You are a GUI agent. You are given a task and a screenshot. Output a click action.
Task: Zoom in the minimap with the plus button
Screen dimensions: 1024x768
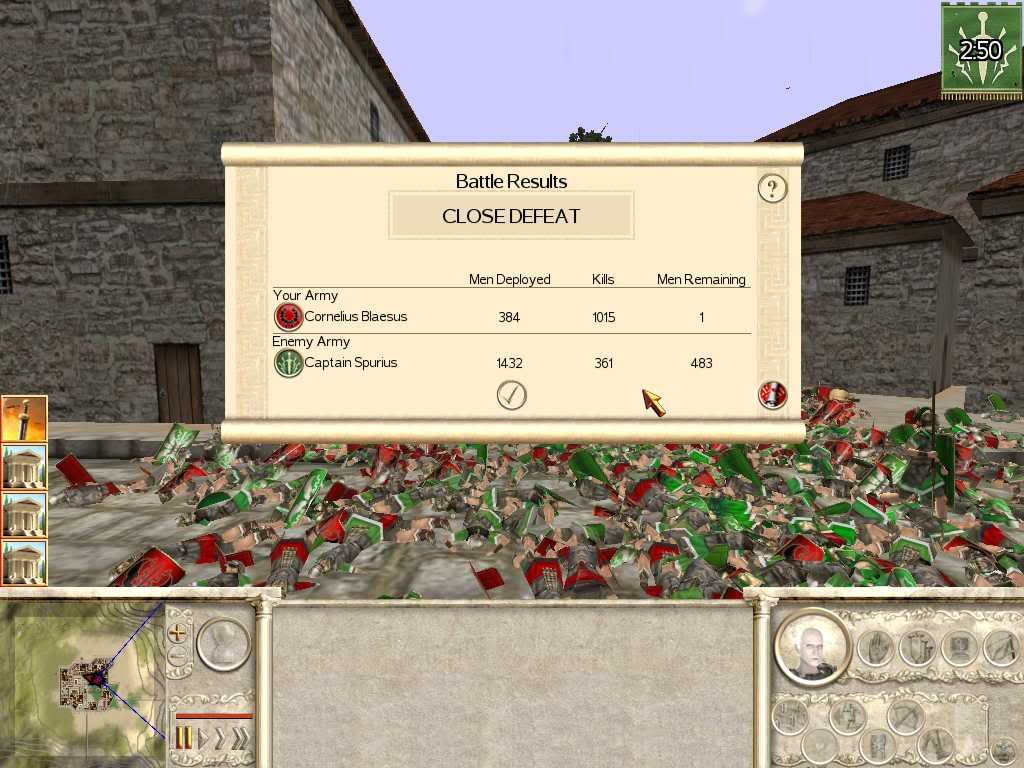179,633
